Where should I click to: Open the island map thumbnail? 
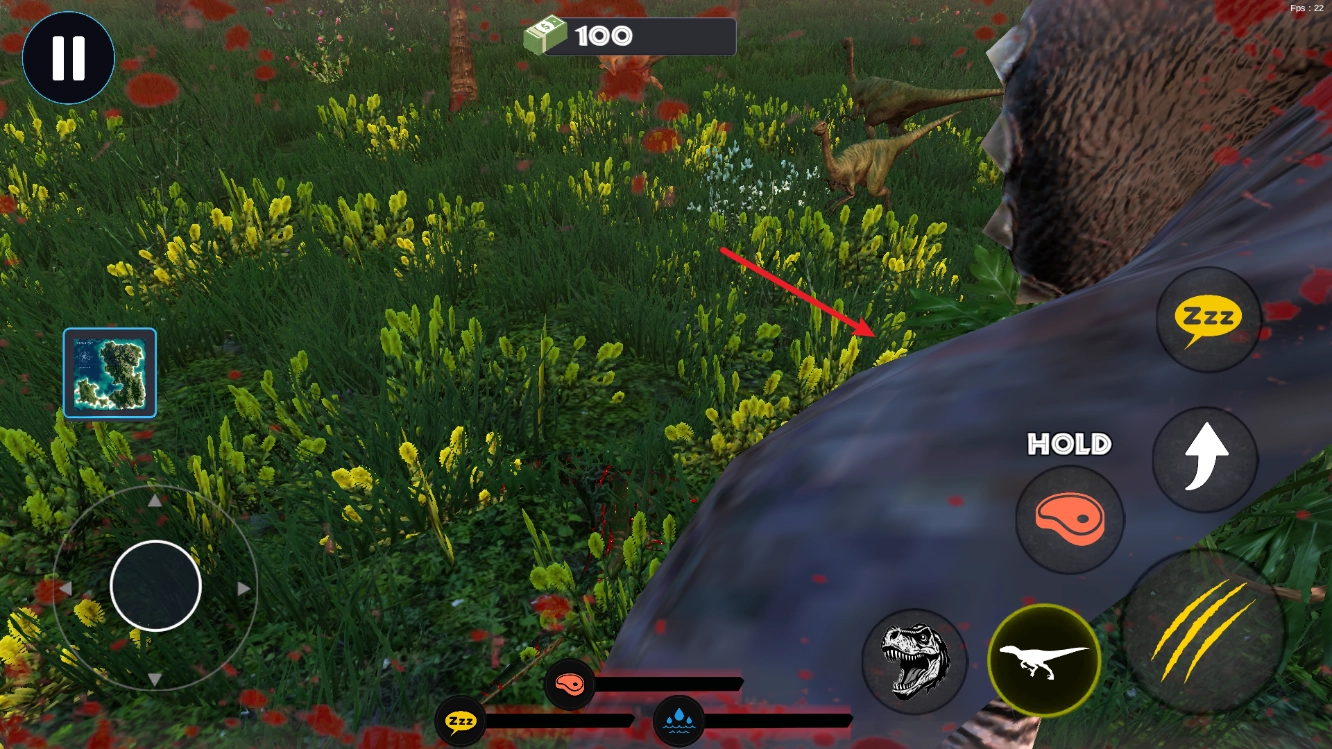pos(110,372)
